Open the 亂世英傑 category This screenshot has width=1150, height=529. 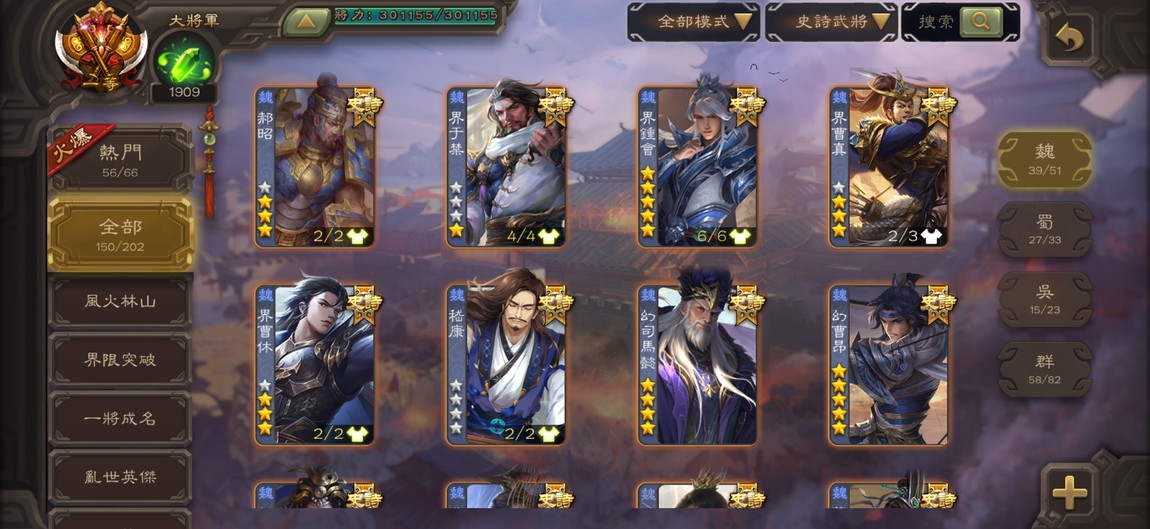tap(120, 477)
